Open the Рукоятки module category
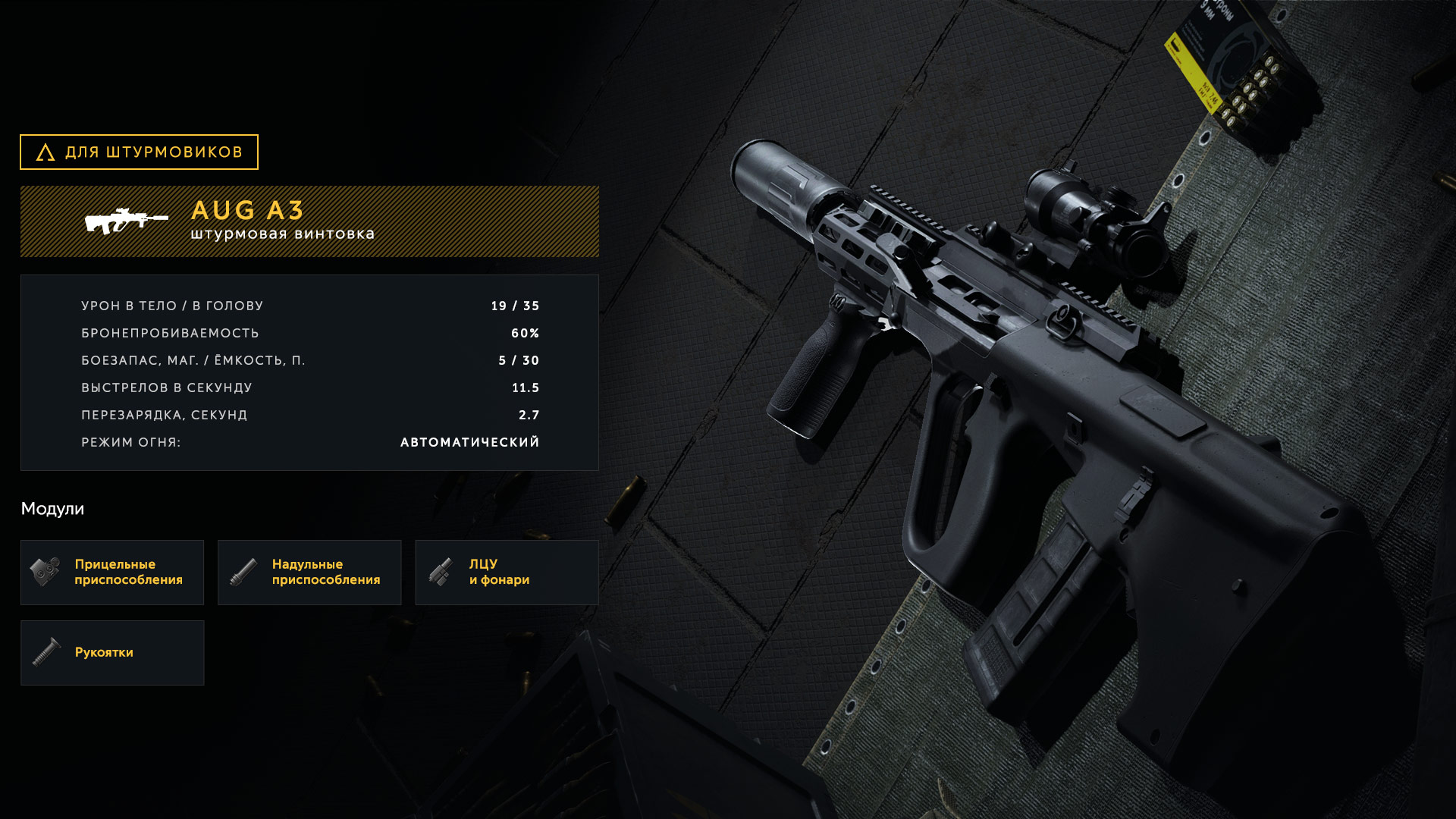1456x819 pixels. 112,653
